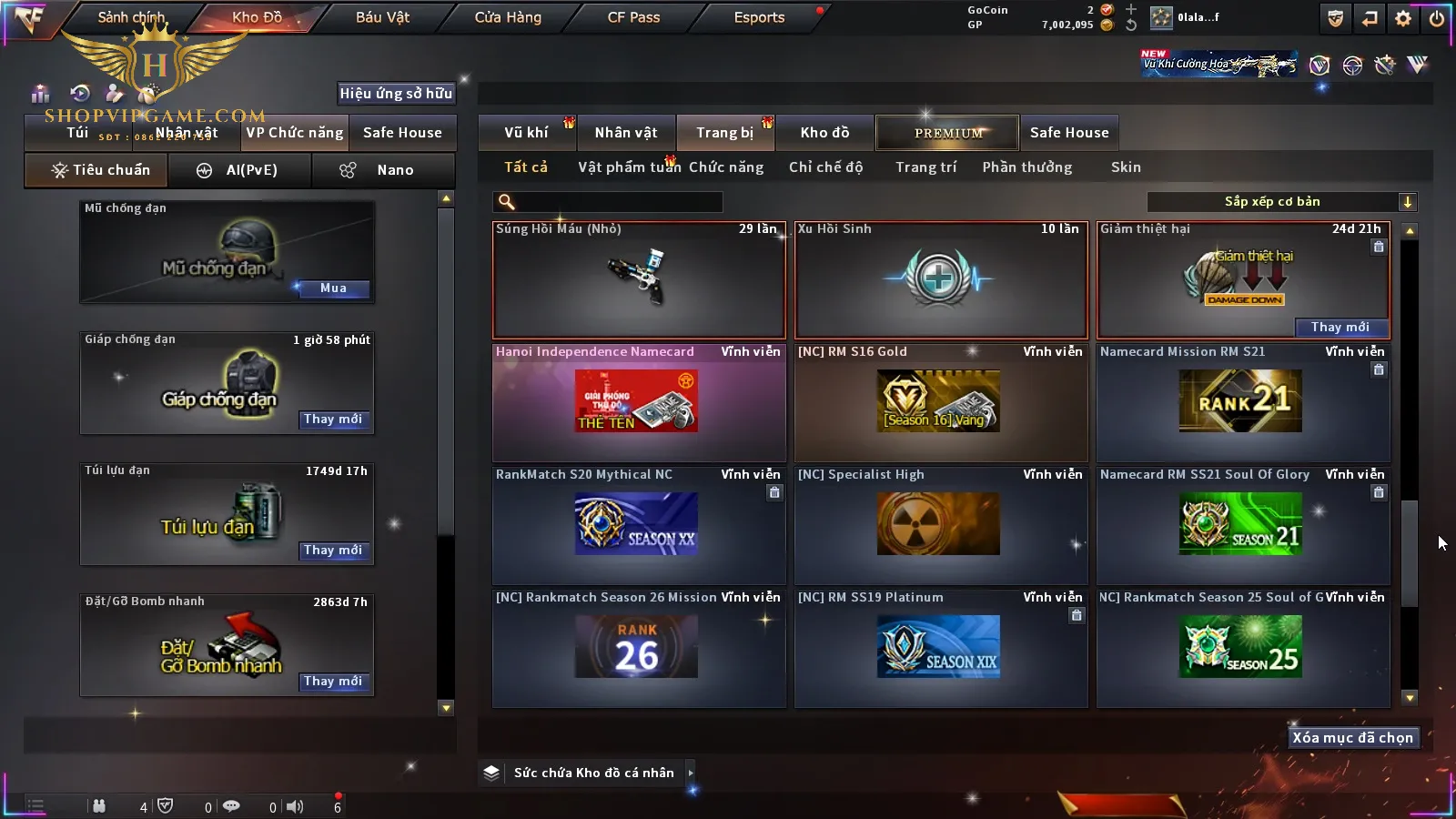Open the Esports menu
This screenshot has width=1456, height=819.
pos(759,17)
